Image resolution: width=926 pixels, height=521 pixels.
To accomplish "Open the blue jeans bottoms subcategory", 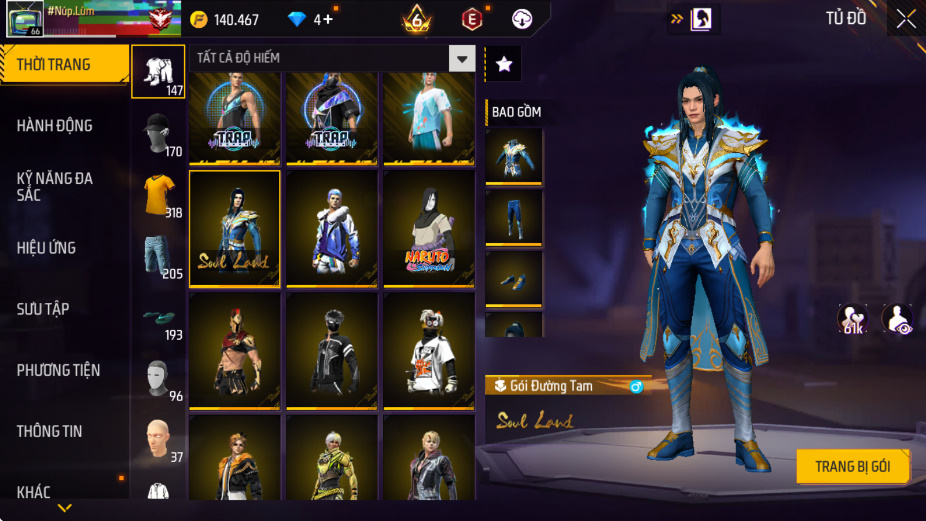I will tap(158, 256).
